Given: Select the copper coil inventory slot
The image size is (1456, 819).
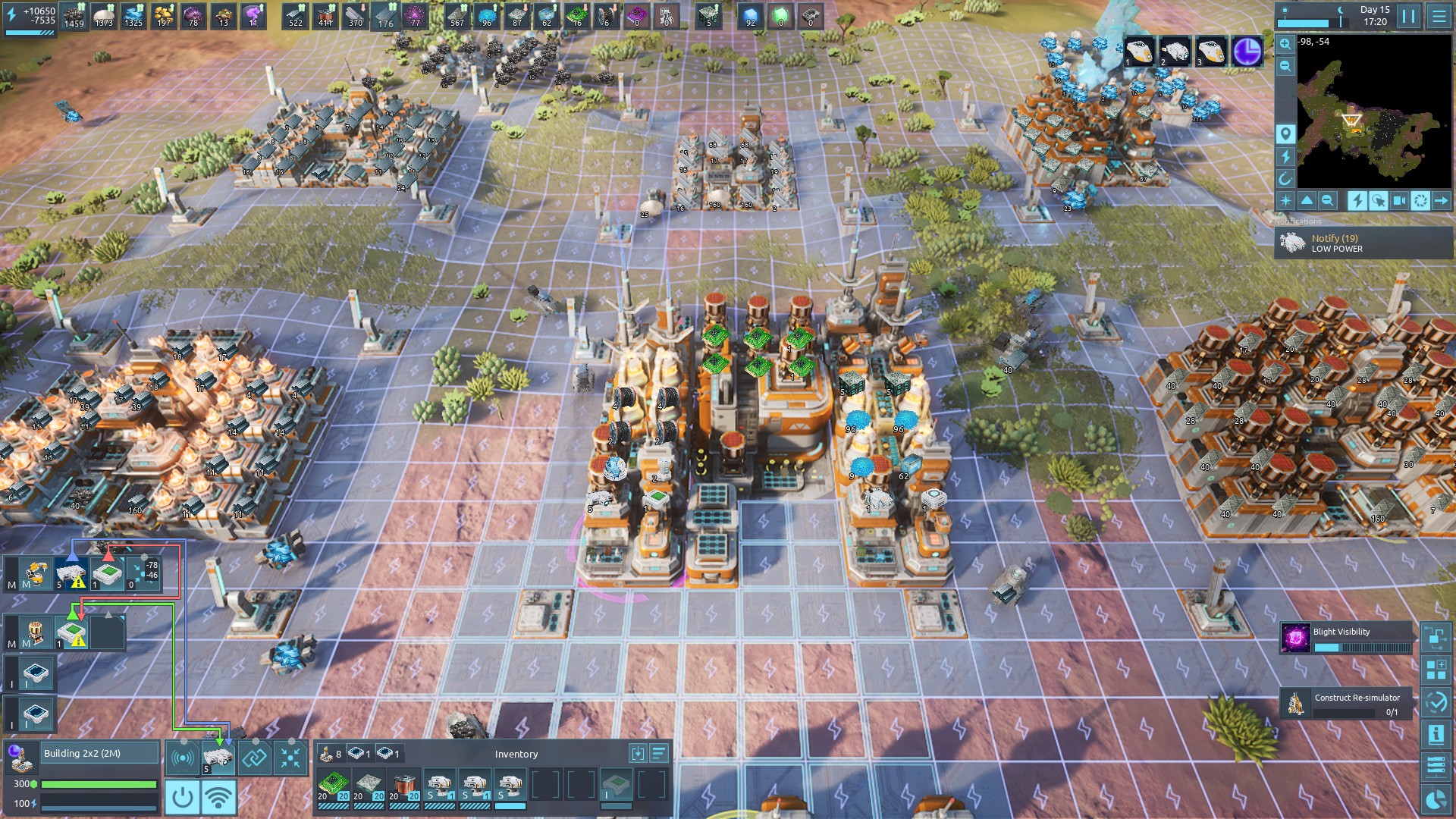Looking at the screenshot, I should click(404, 786).
